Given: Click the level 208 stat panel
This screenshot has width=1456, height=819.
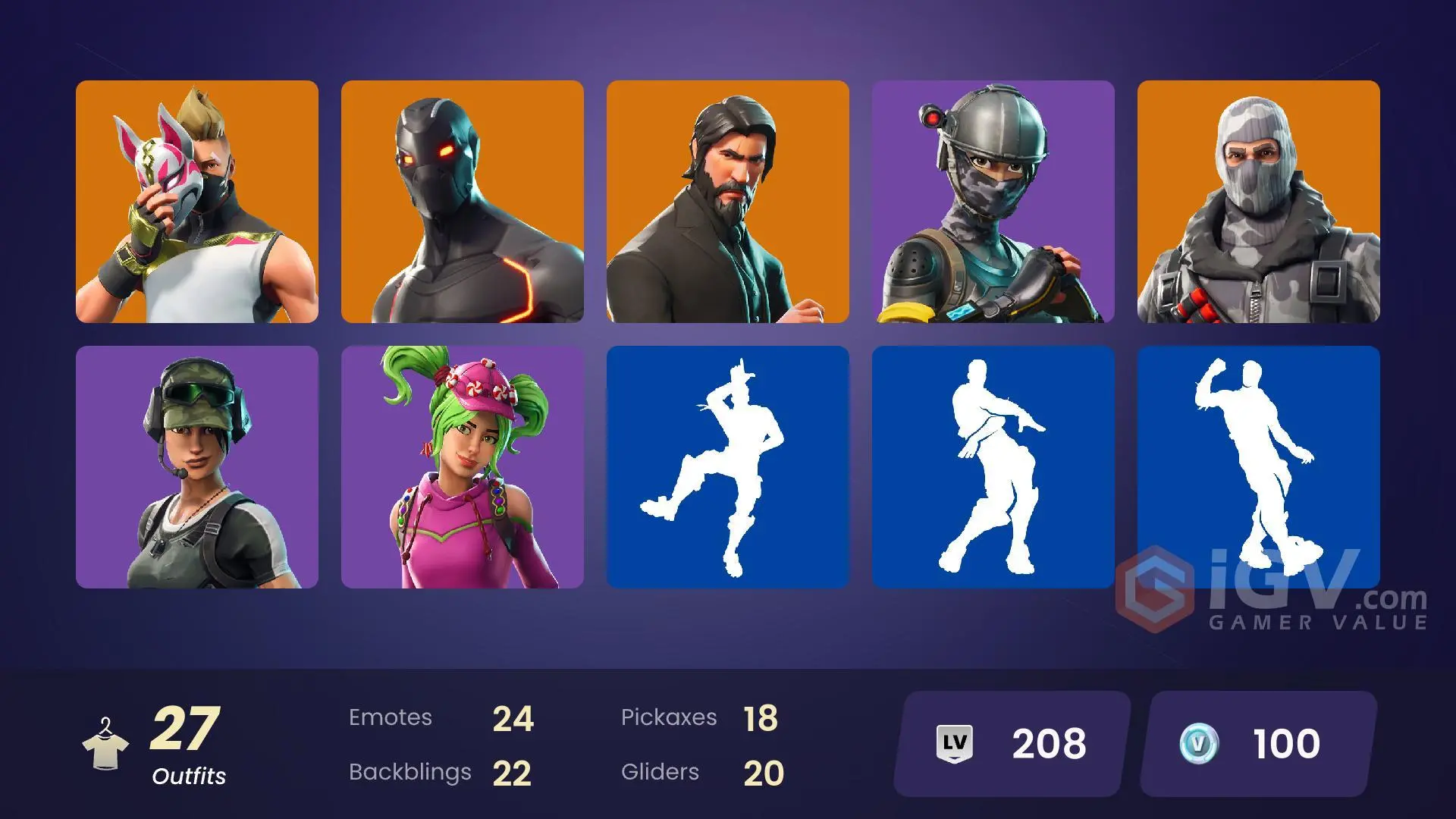Looking at the screenshot, I should point(1009,743).
